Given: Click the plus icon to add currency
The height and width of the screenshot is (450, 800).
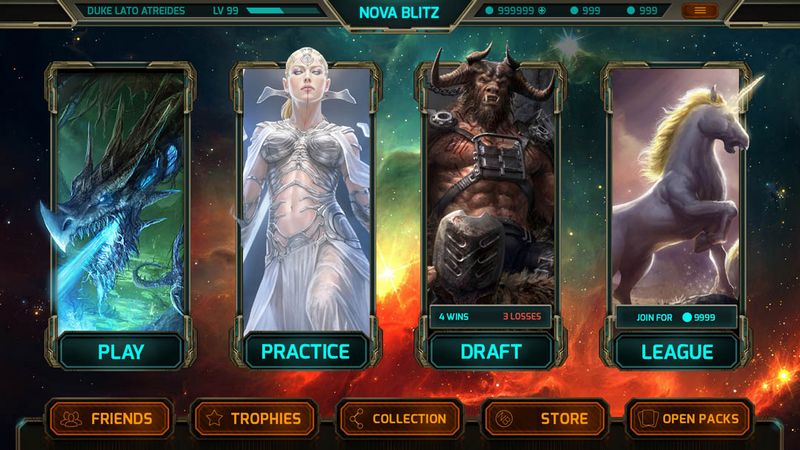Looking at the screenshot, I should pyautogui.click(x=542, y=11).
